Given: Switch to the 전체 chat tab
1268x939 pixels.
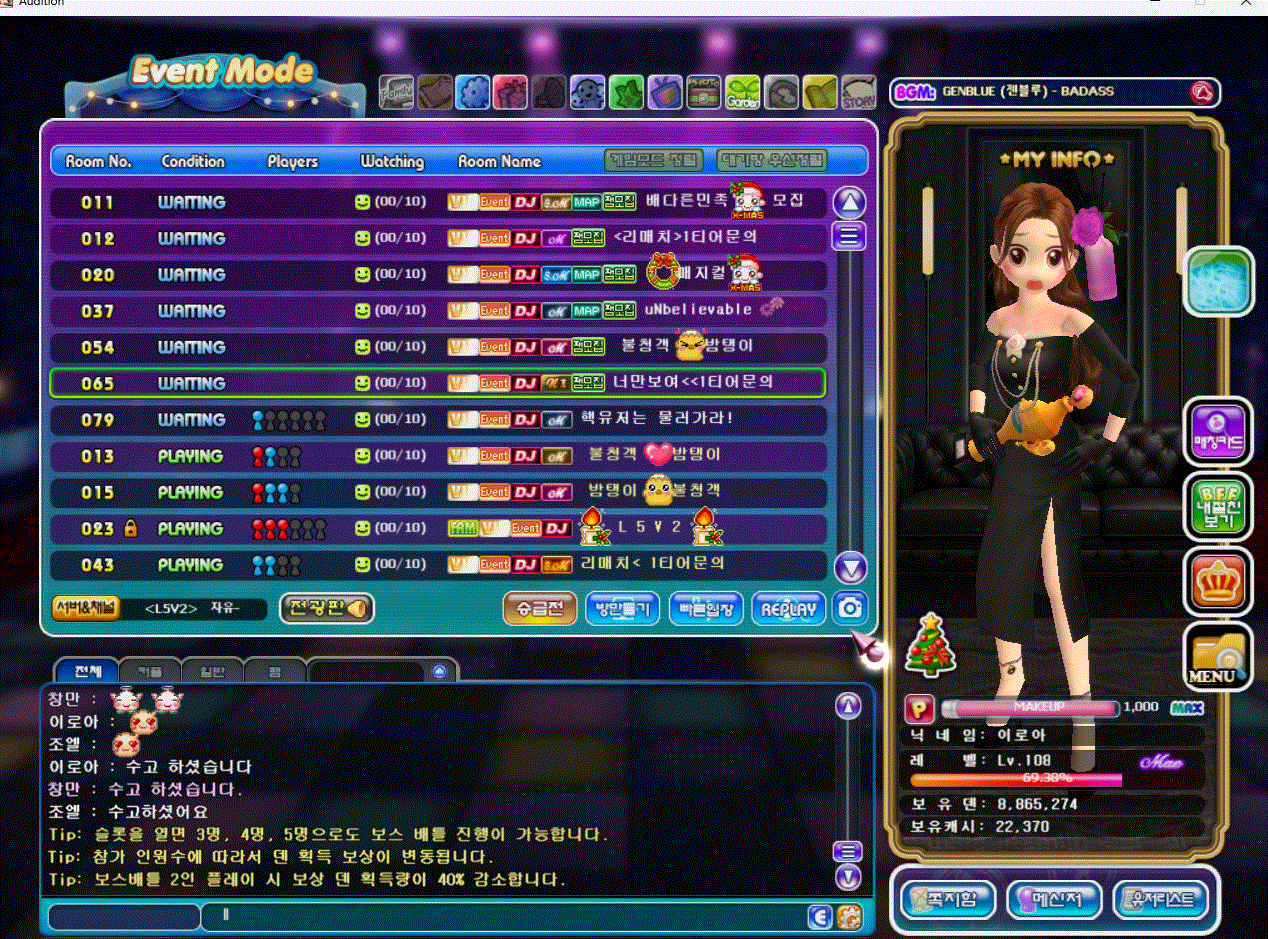Looking at the screenshot, I should (x=88, y=672).
